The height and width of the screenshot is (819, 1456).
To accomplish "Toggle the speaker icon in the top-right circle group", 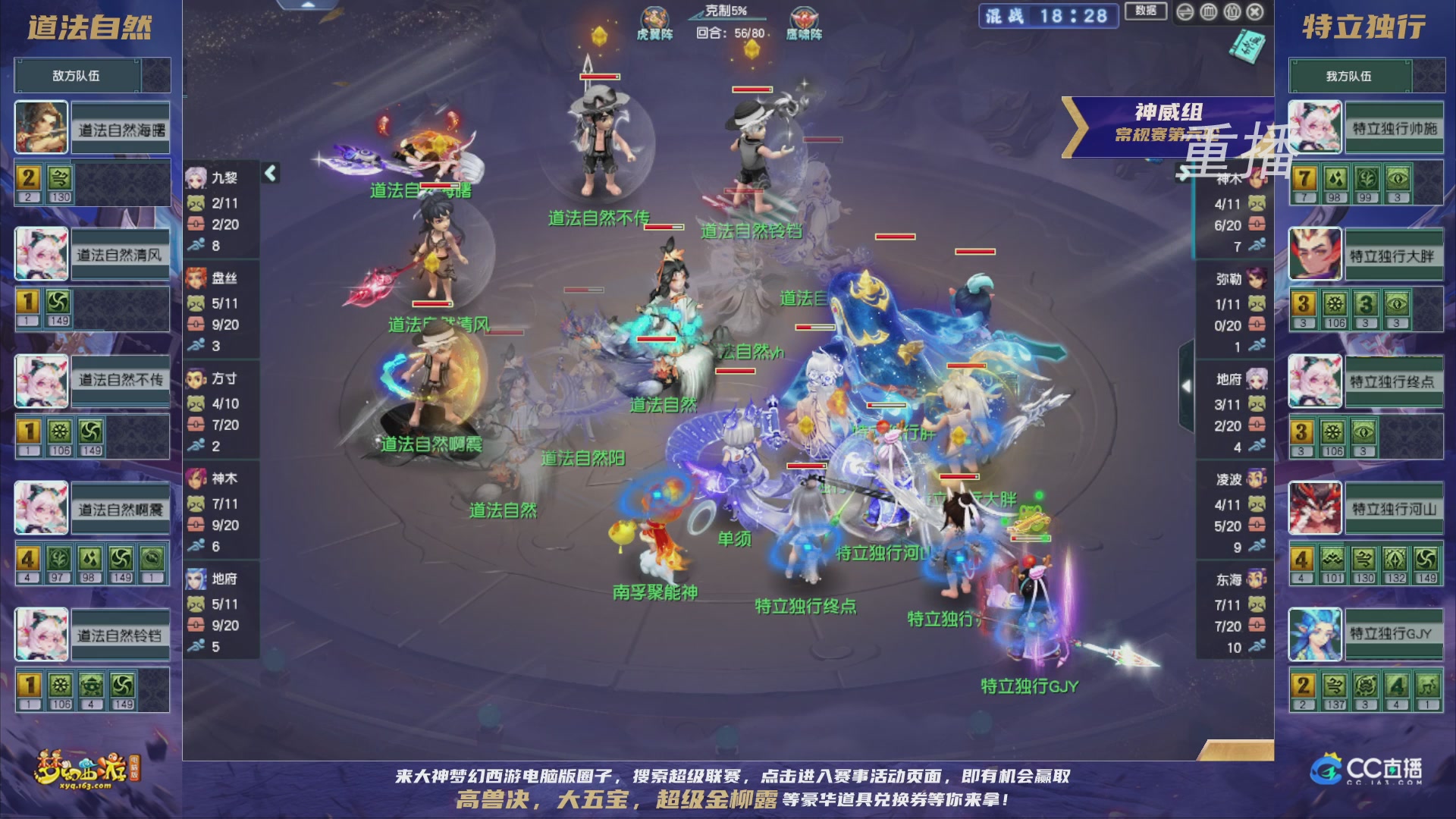I will click(x=1185, y=12).
